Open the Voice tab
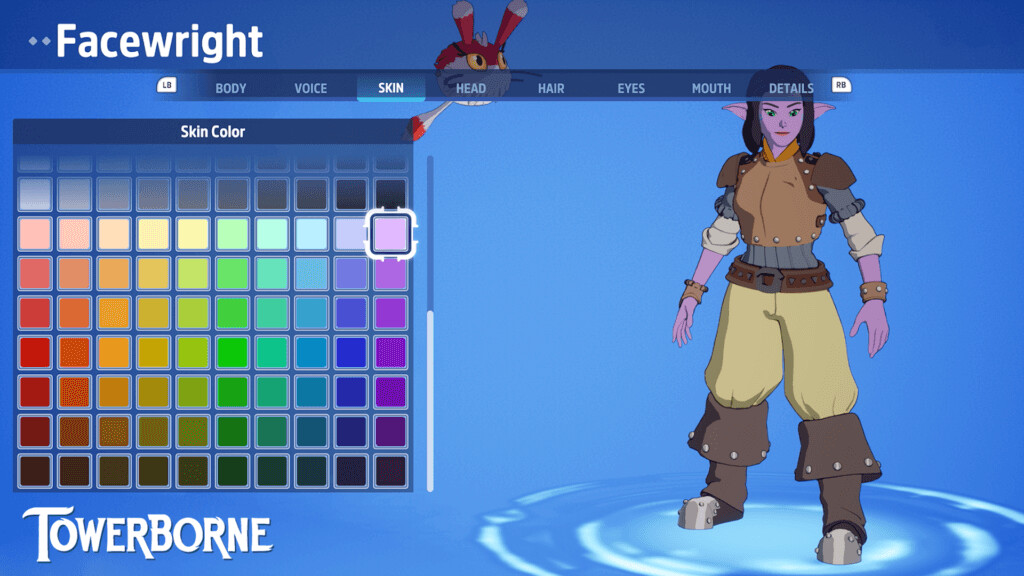 [x=310, y=88]
